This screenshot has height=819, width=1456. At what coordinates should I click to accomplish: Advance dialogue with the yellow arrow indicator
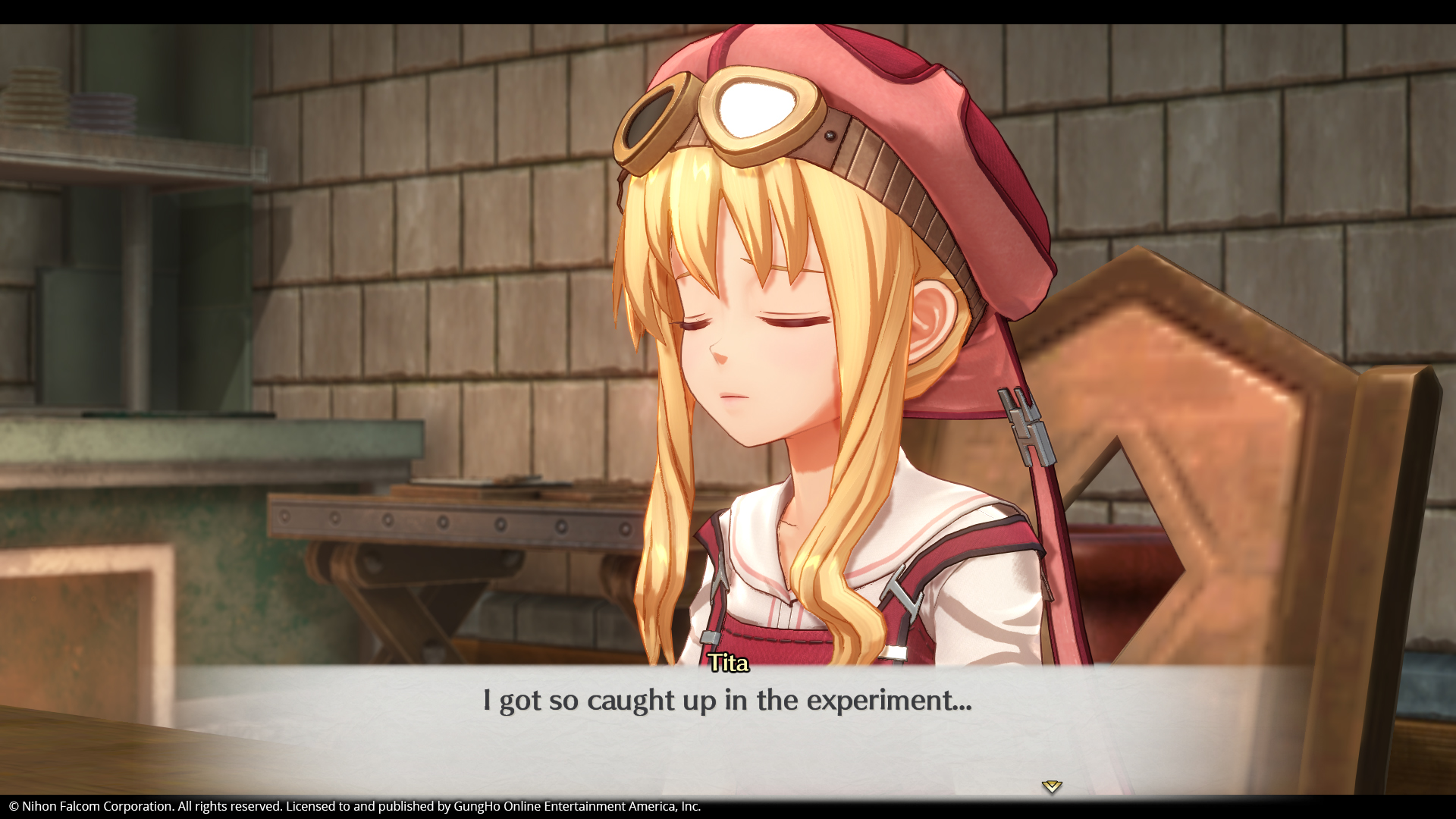pyautogui.click(x=1051, y=786)
